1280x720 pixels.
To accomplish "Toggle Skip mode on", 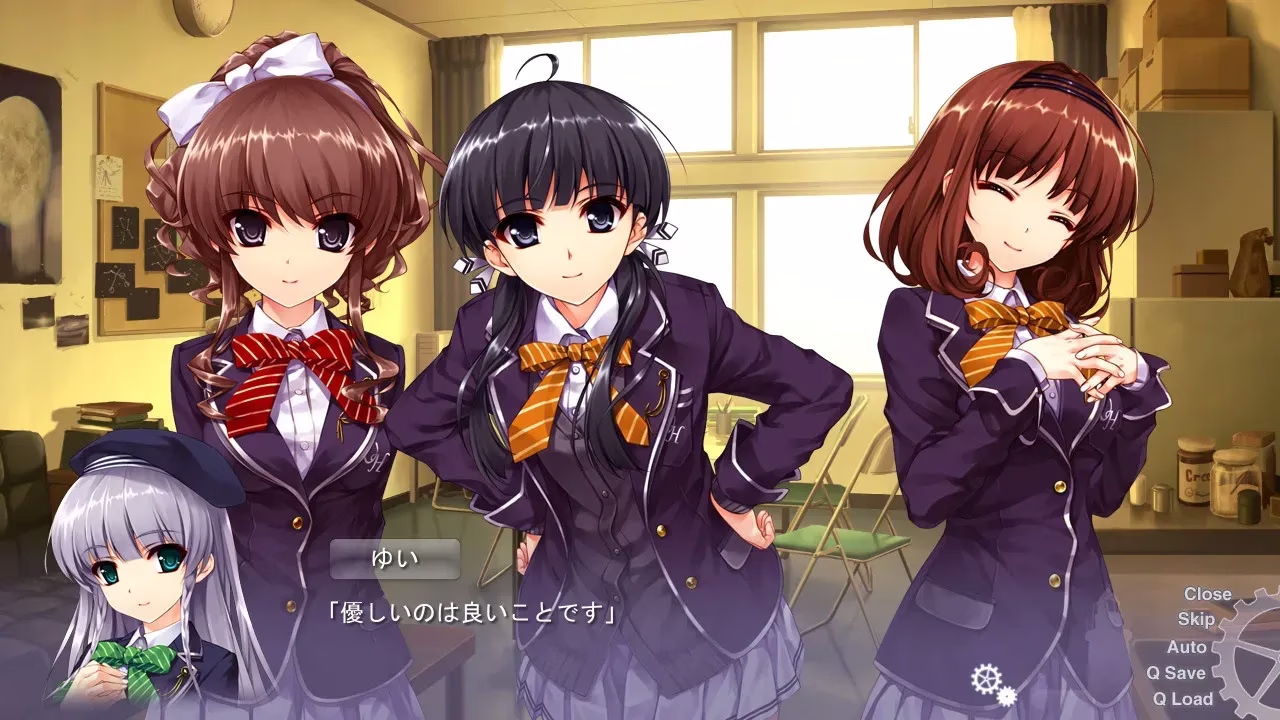I will (1195, 618).
